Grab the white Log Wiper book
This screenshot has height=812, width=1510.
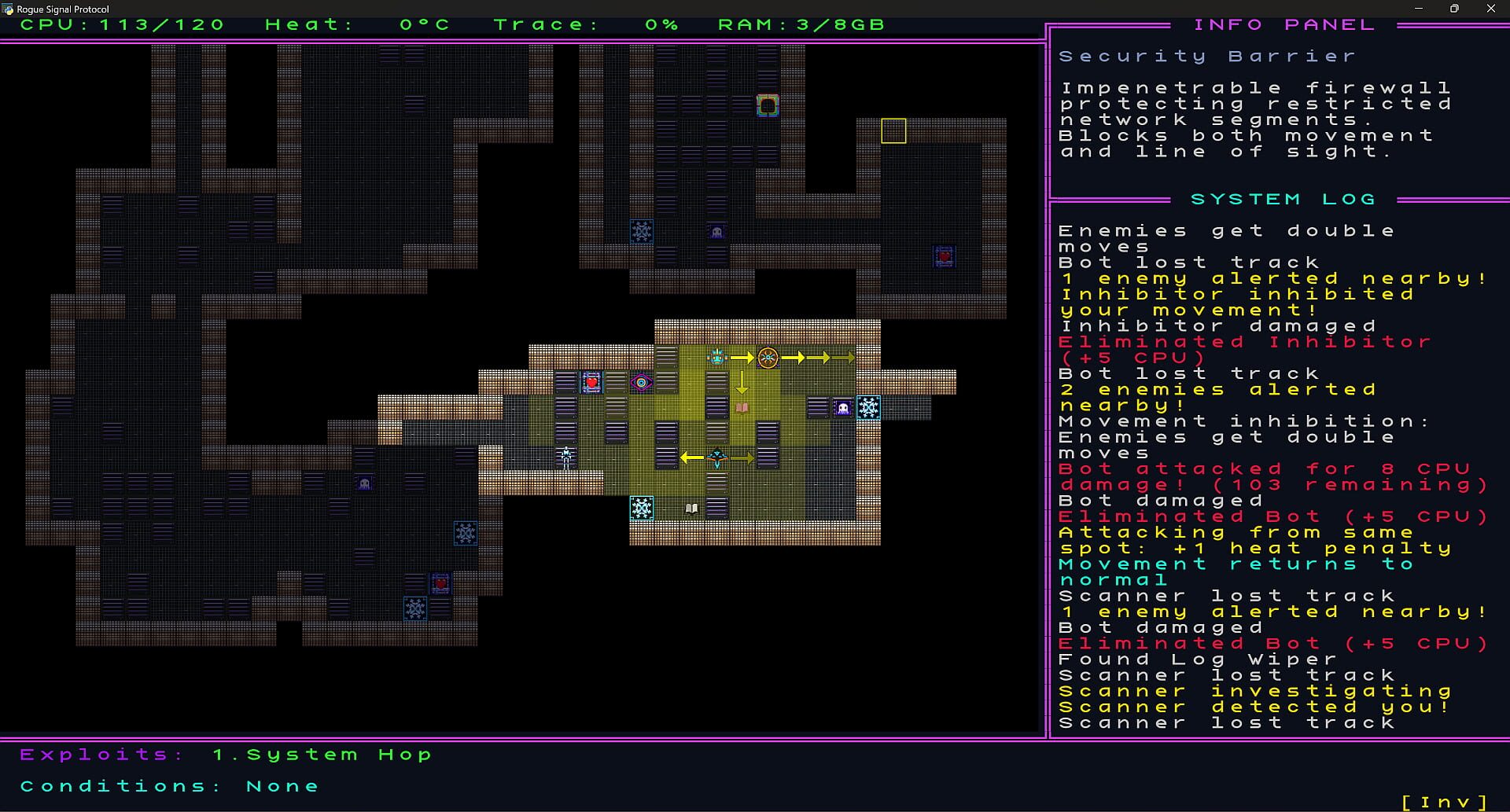pos(690,508)
